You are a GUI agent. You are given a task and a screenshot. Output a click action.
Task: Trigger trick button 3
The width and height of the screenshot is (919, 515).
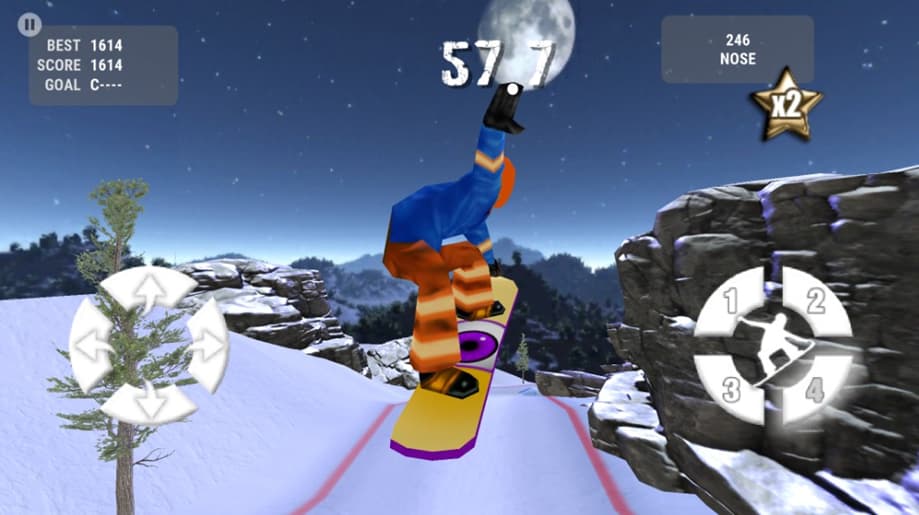point(732,388)
